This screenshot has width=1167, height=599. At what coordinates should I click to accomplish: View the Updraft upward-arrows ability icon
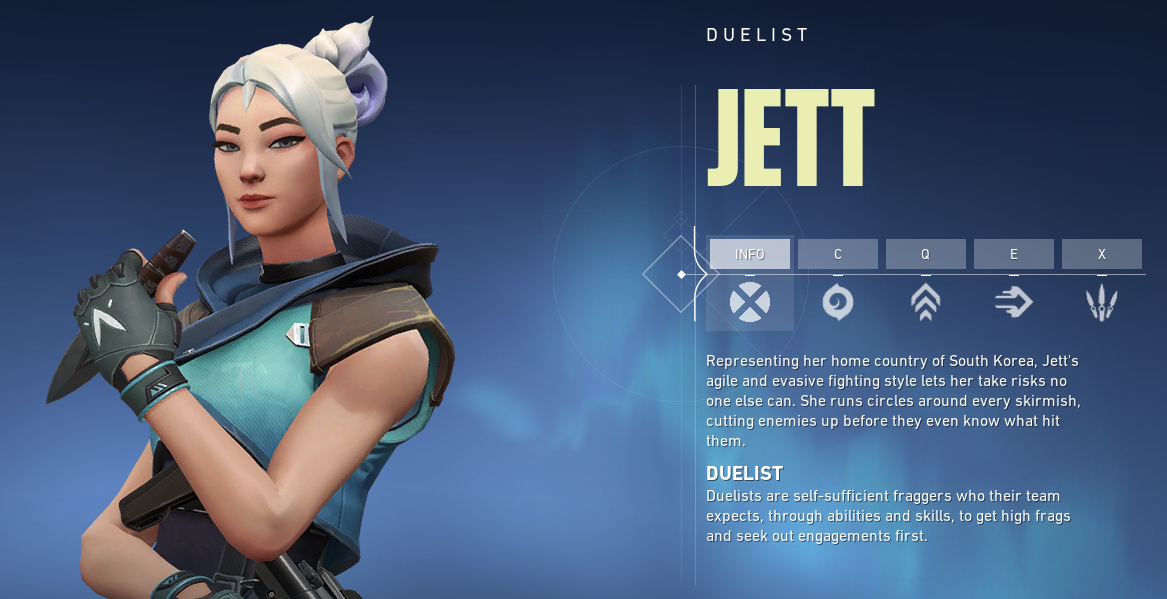(x=925, y=301)
